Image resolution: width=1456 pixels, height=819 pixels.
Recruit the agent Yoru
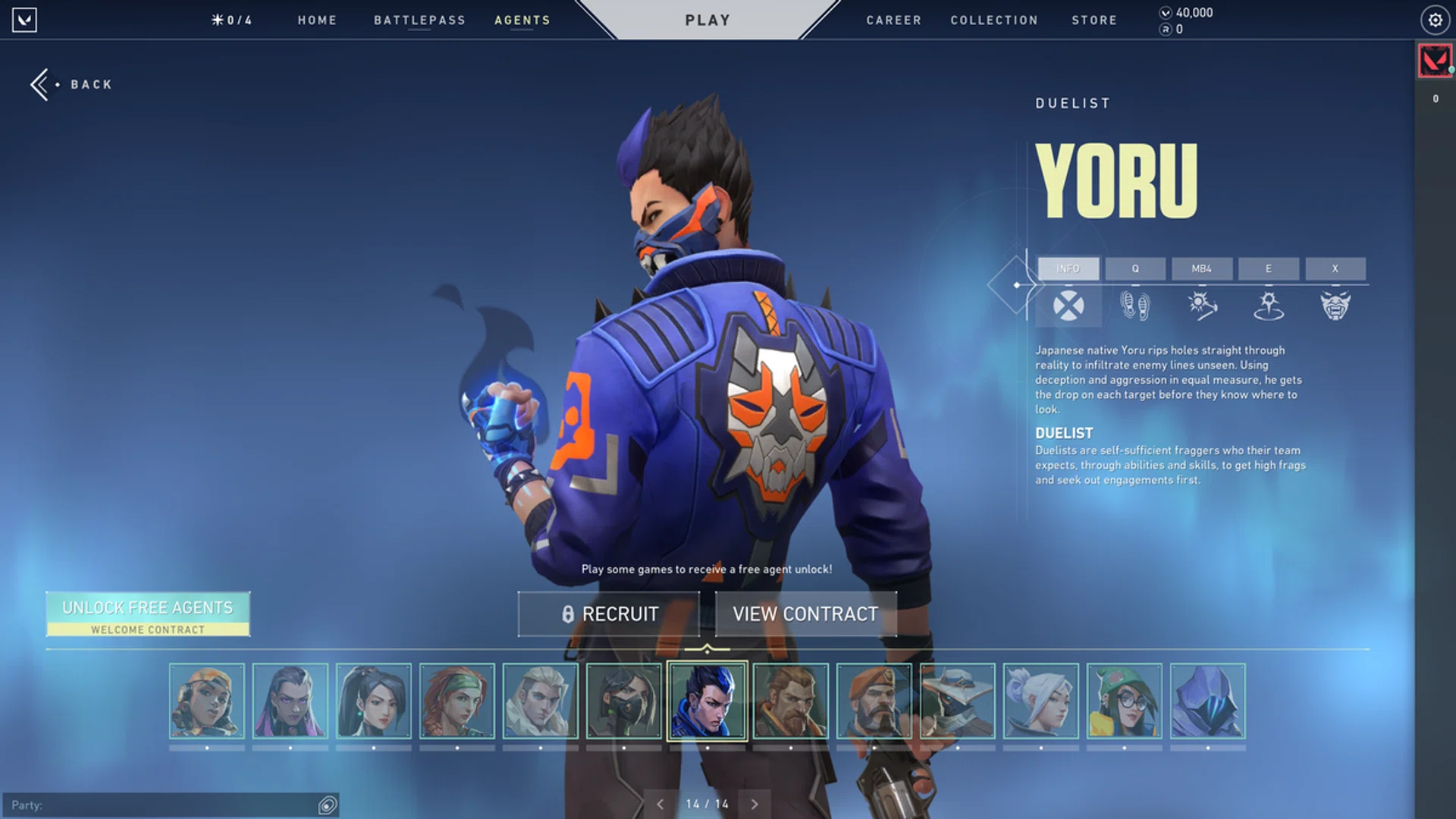tap(609, 614)
